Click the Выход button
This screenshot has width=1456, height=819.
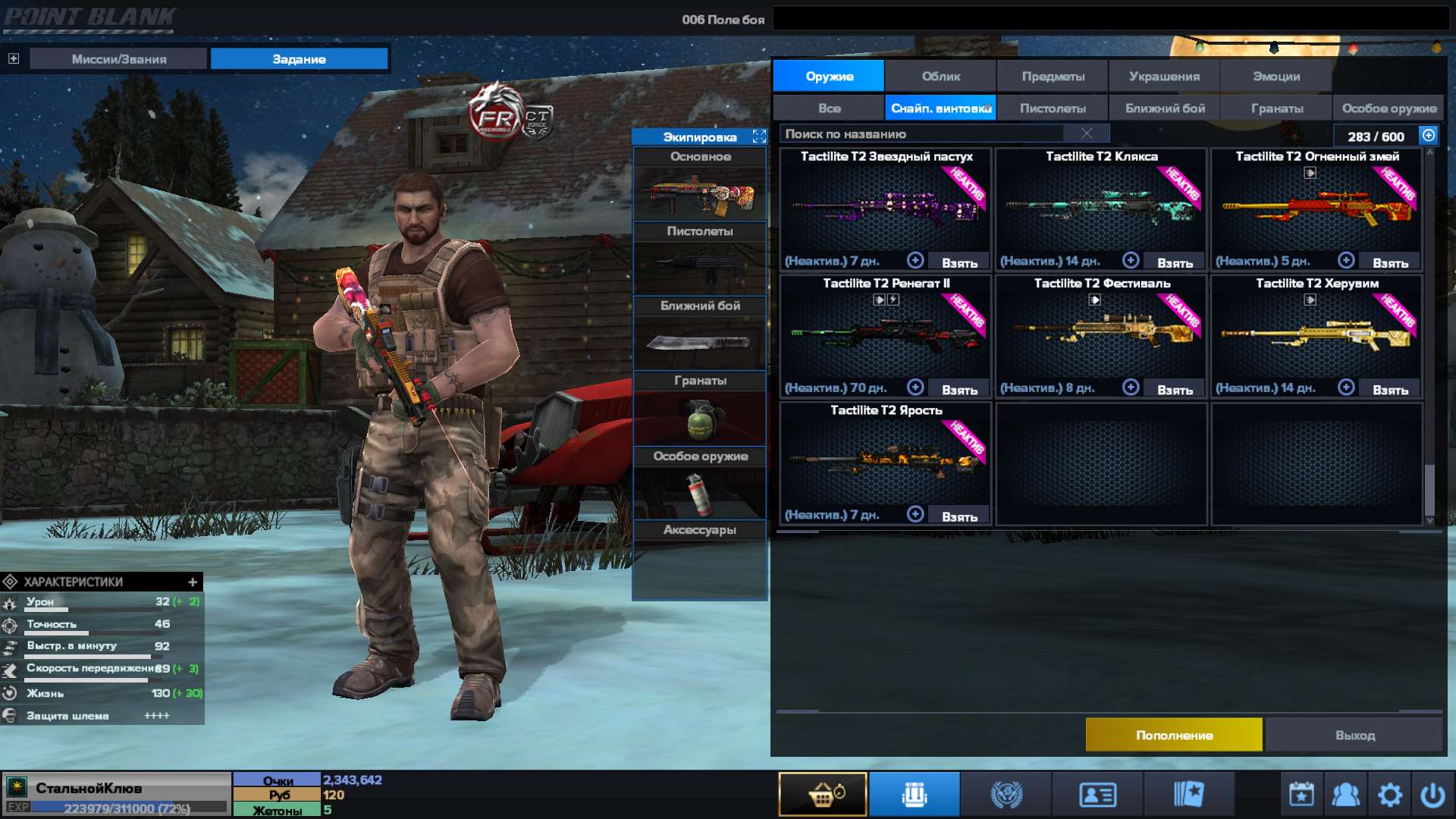pos(1357,734)
